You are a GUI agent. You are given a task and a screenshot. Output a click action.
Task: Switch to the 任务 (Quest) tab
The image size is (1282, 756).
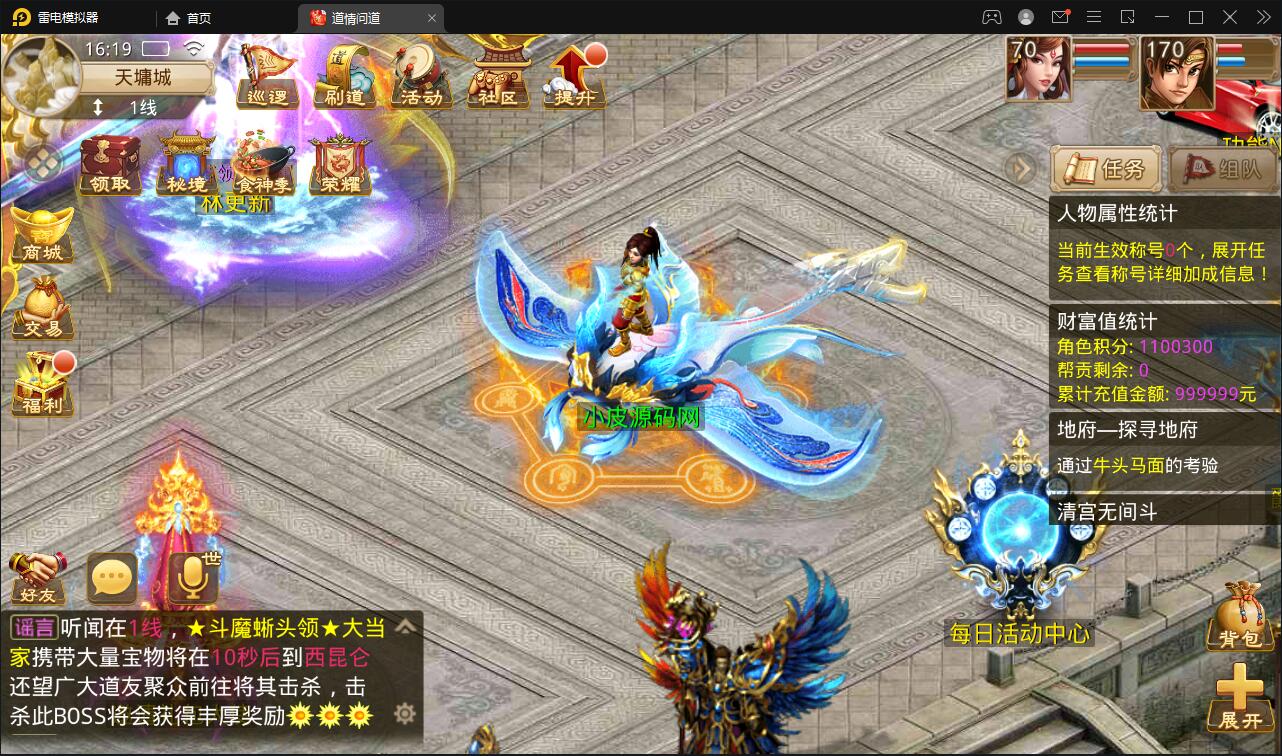1105,168
